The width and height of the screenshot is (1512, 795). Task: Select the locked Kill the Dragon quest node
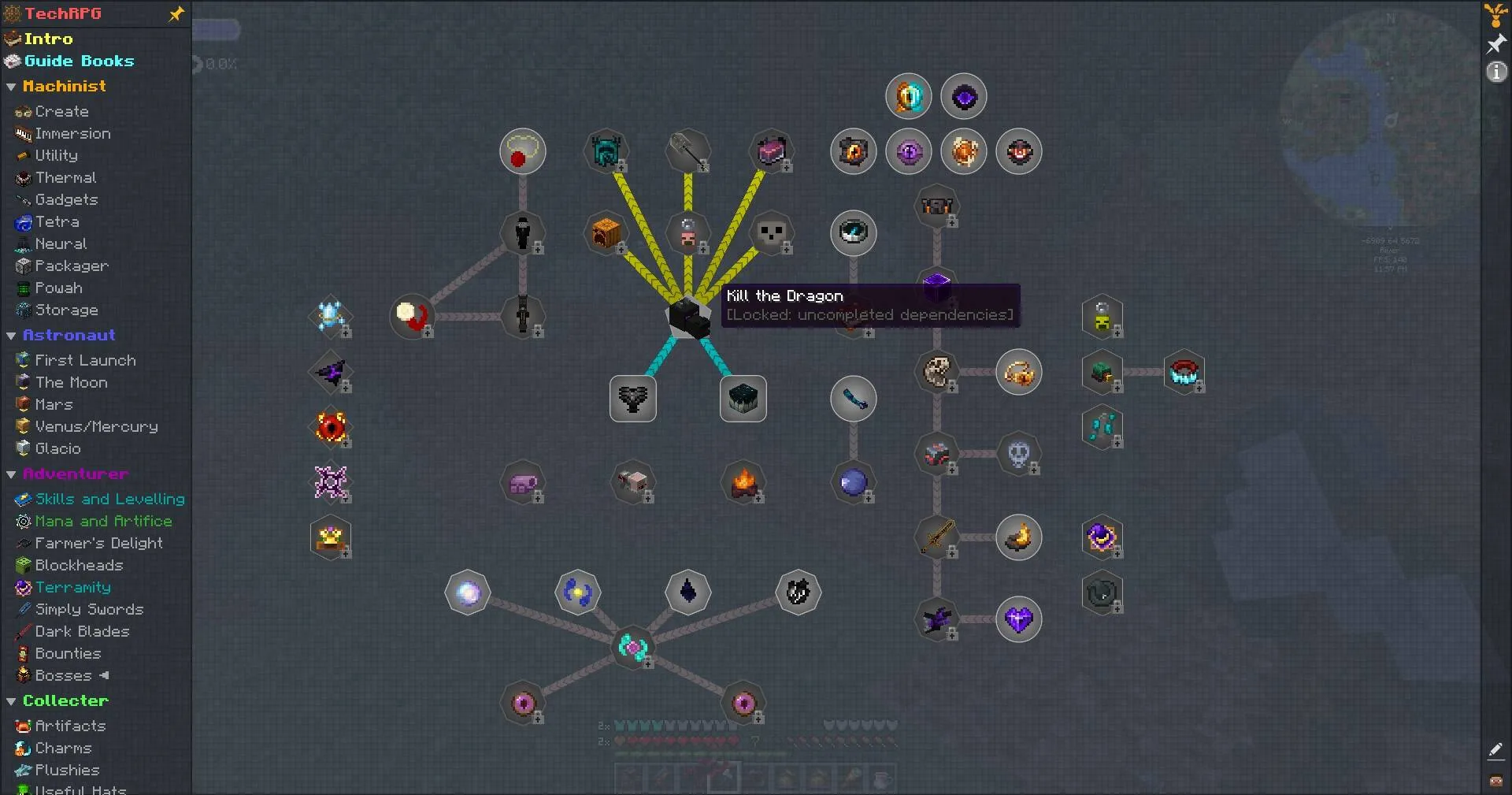pos(688,318)
